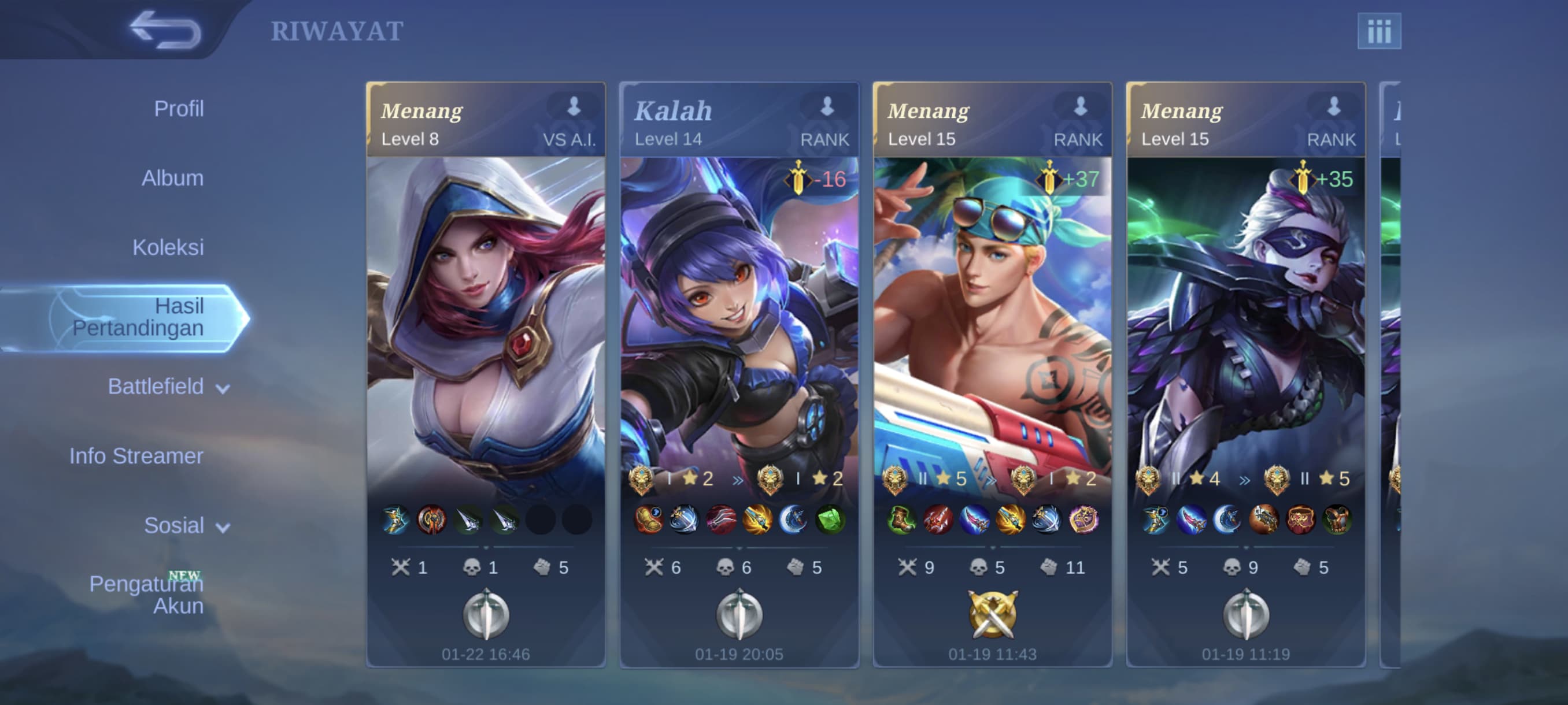
Task: Click the gold MVP medal
Action: pyautogui.click(x=992, y=614)
